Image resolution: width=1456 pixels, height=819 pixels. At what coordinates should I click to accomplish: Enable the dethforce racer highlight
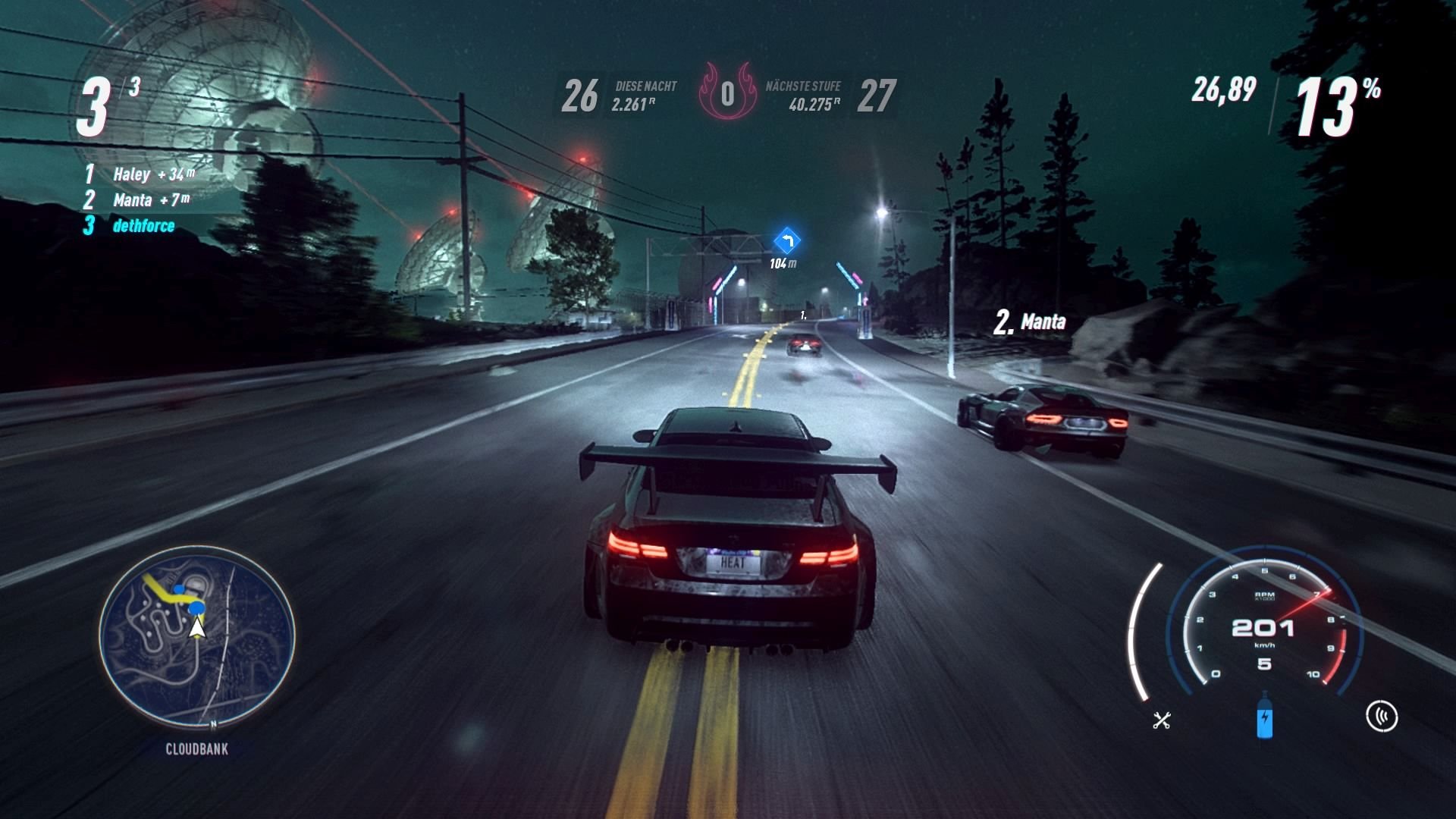click(x=129, y=225)
